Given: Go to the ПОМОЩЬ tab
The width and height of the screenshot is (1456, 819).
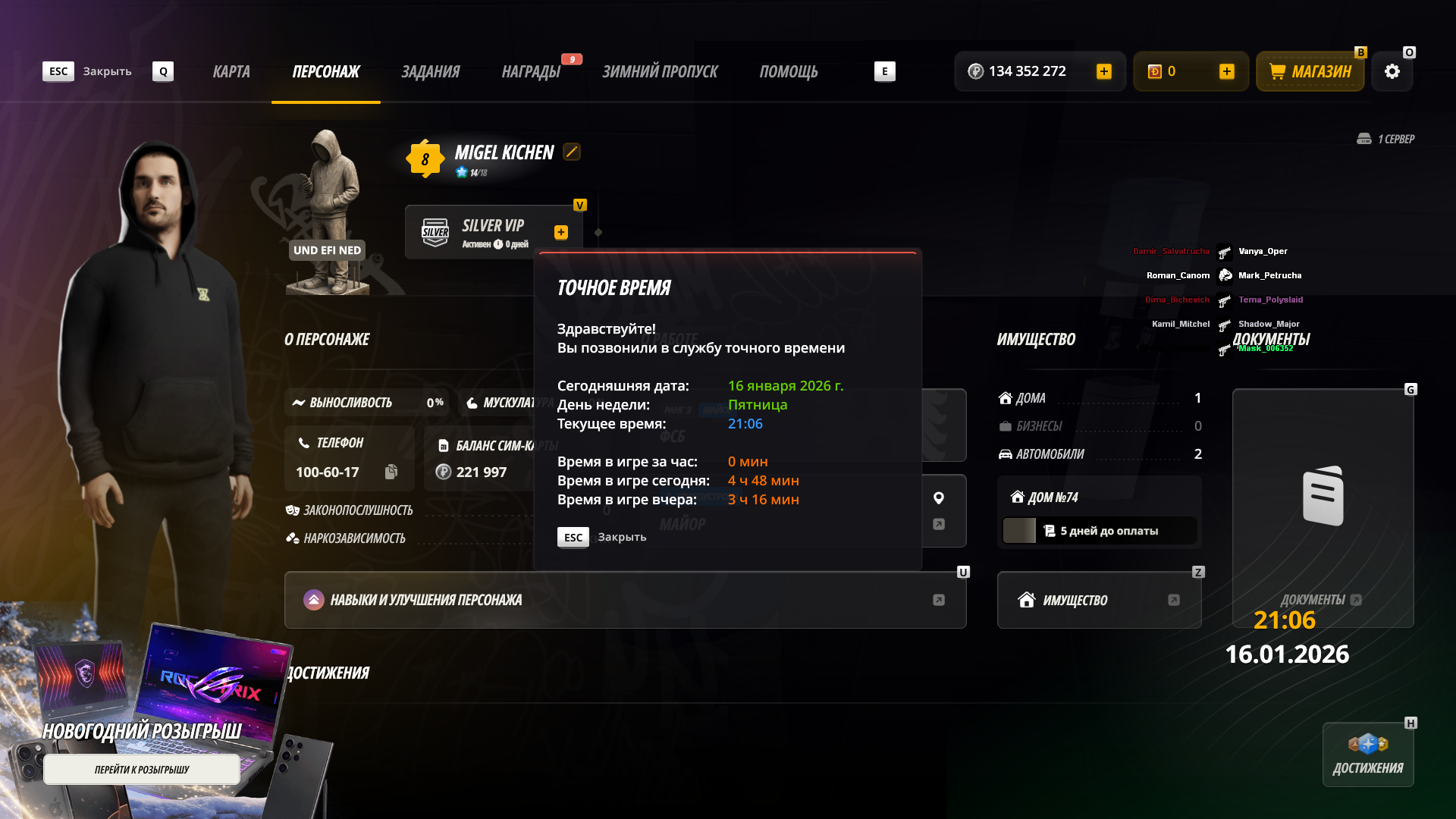Looking at the screenshot, I should coord(789,71).
